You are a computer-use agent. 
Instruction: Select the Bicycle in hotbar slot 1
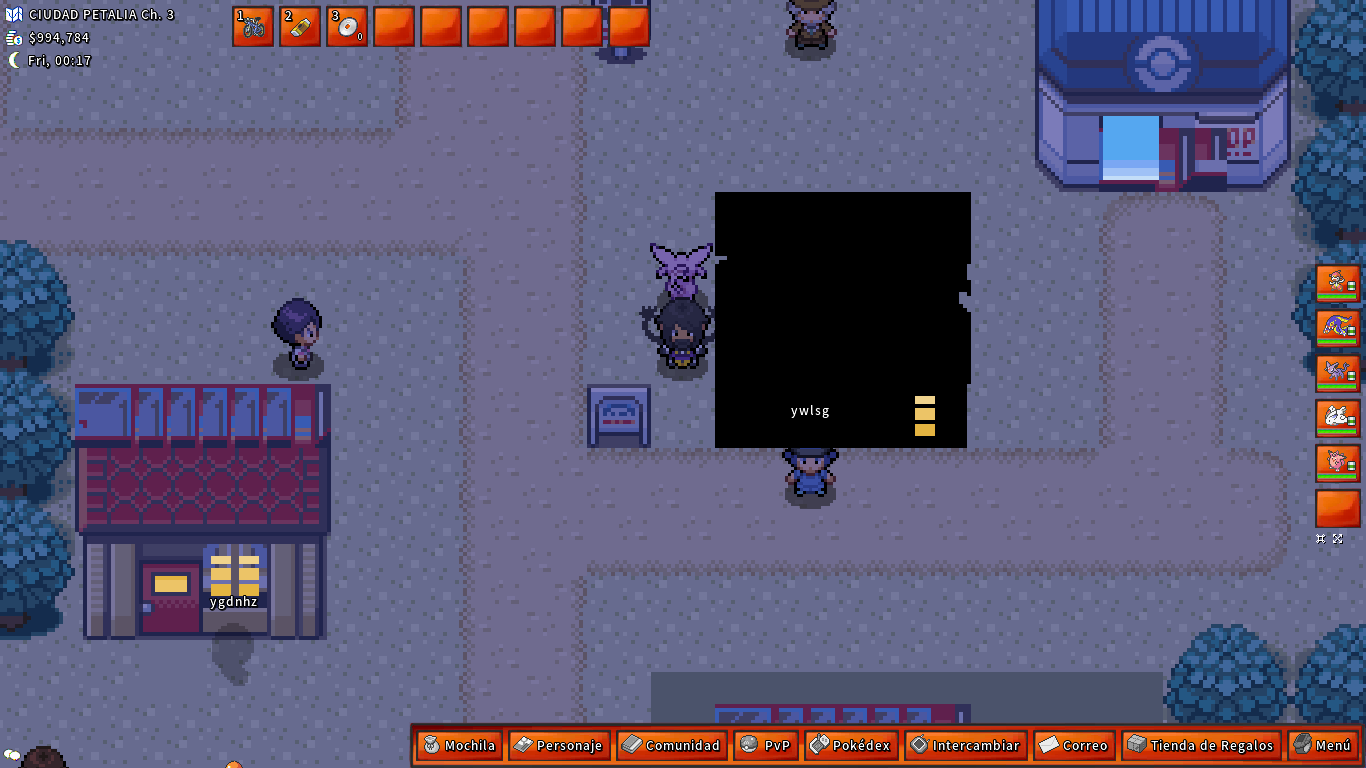tap(252, 27)
